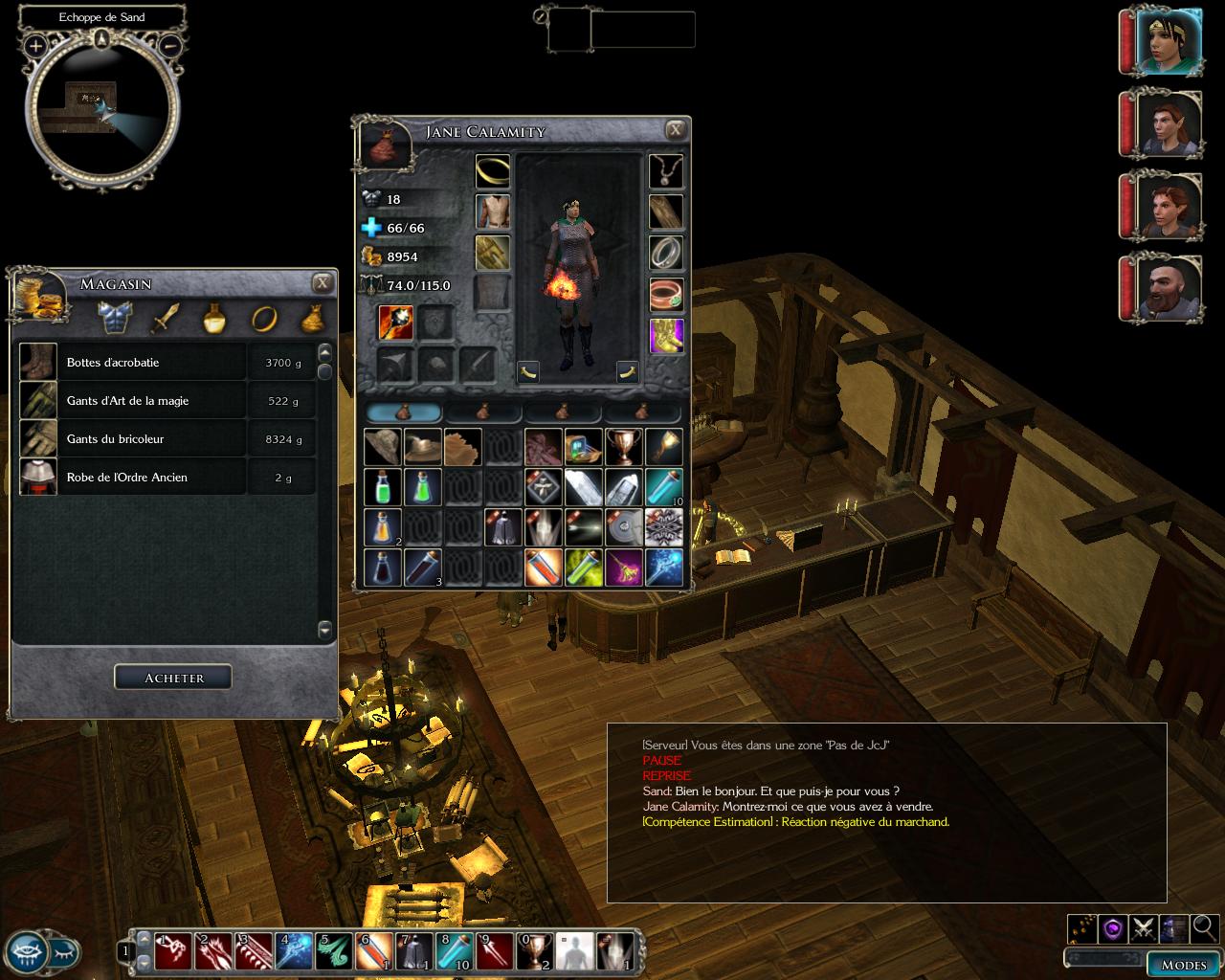The width and height of the screenshot is (1225, 980).
Task: Click the magnifying glass search icon
Action: pos(1205,926)
